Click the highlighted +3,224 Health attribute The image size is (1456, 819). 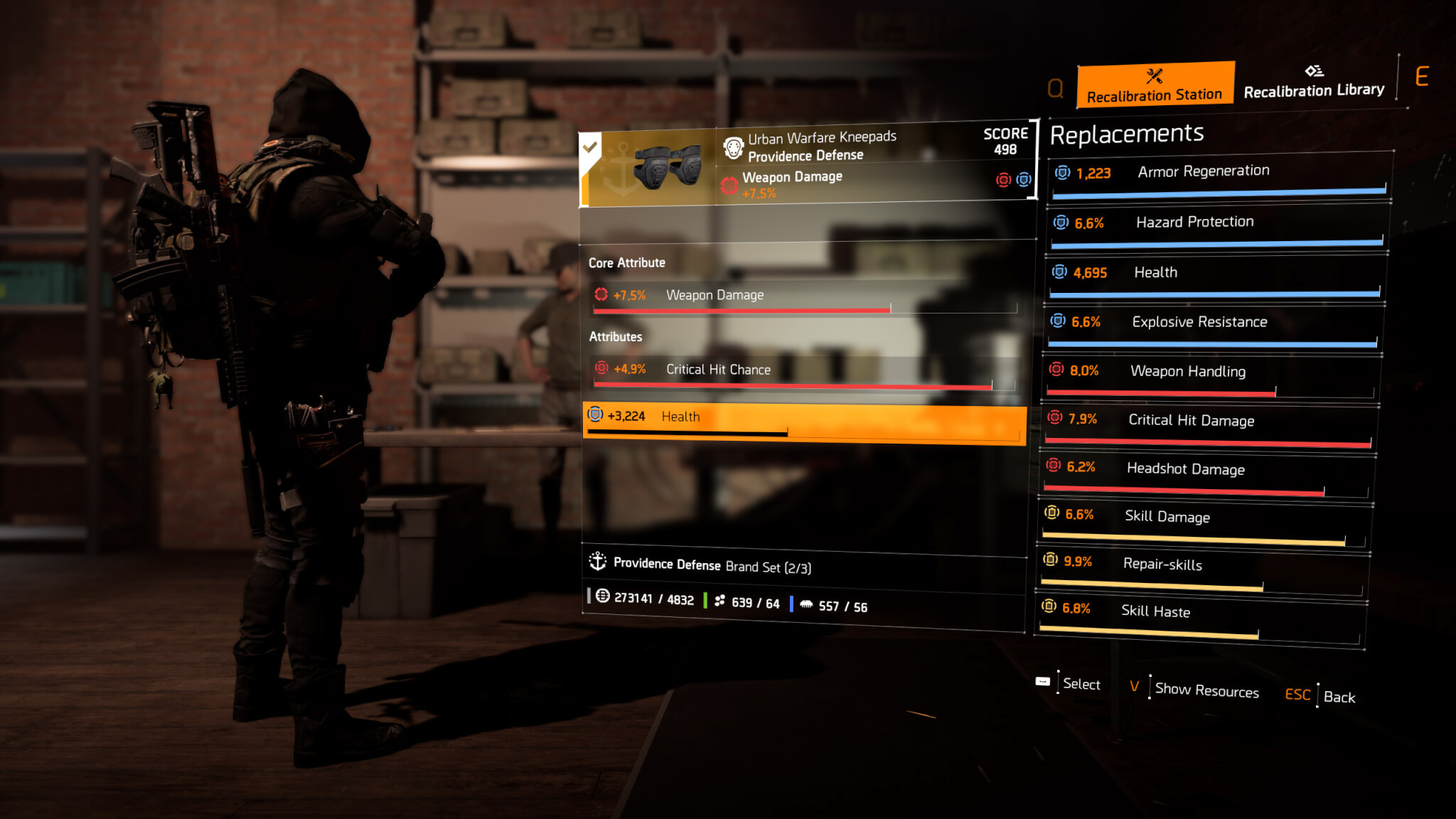coord(805,422)
